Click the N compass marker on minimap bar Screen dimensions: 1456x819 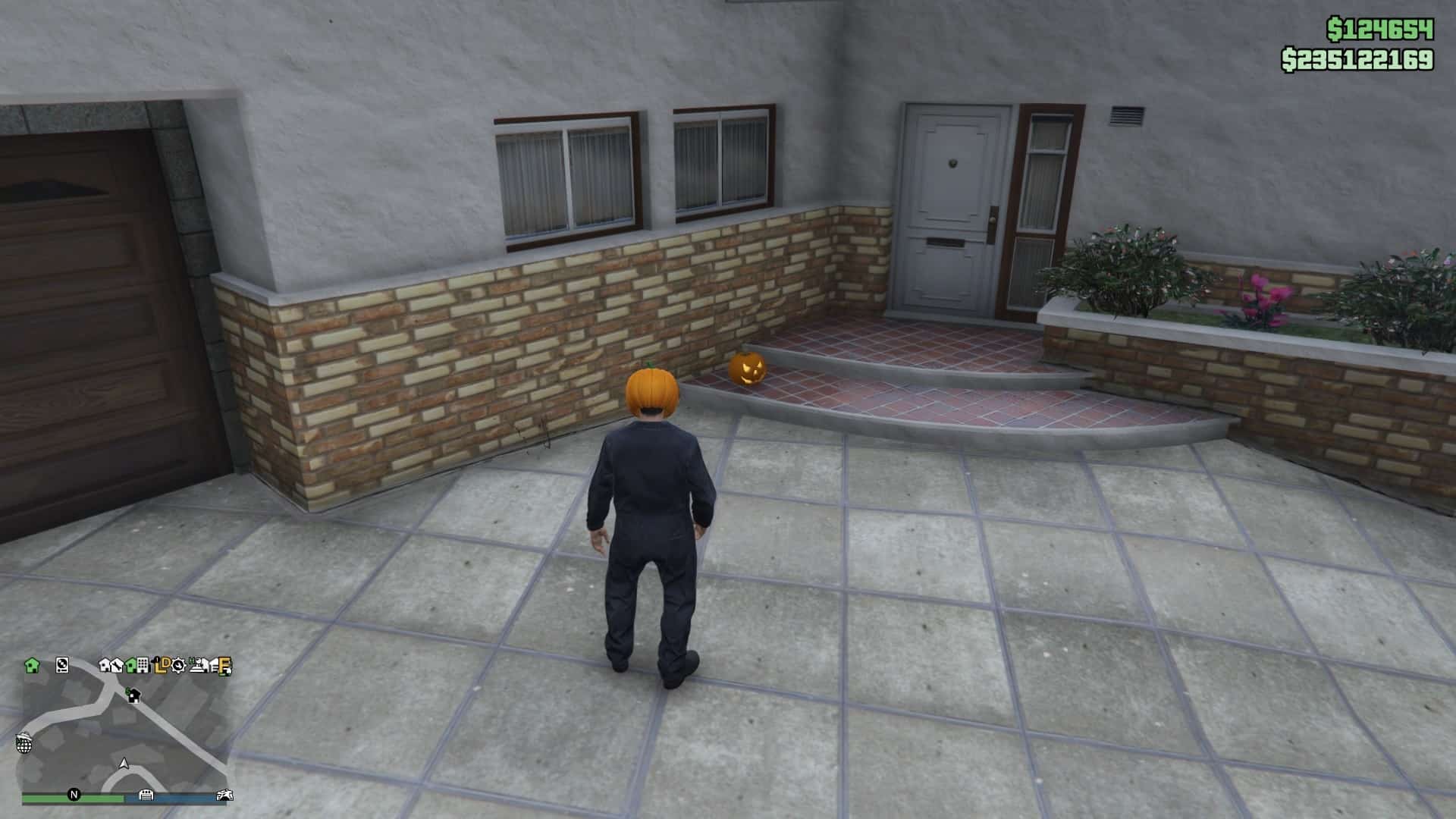[74, 795]
